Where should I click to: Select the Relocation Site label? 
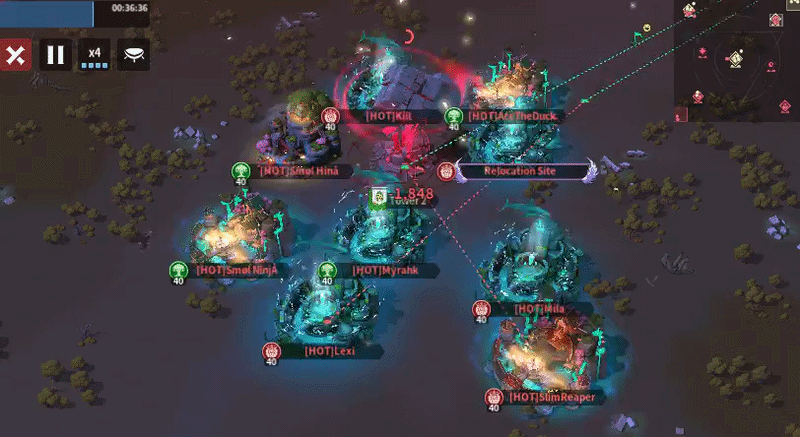519,171
